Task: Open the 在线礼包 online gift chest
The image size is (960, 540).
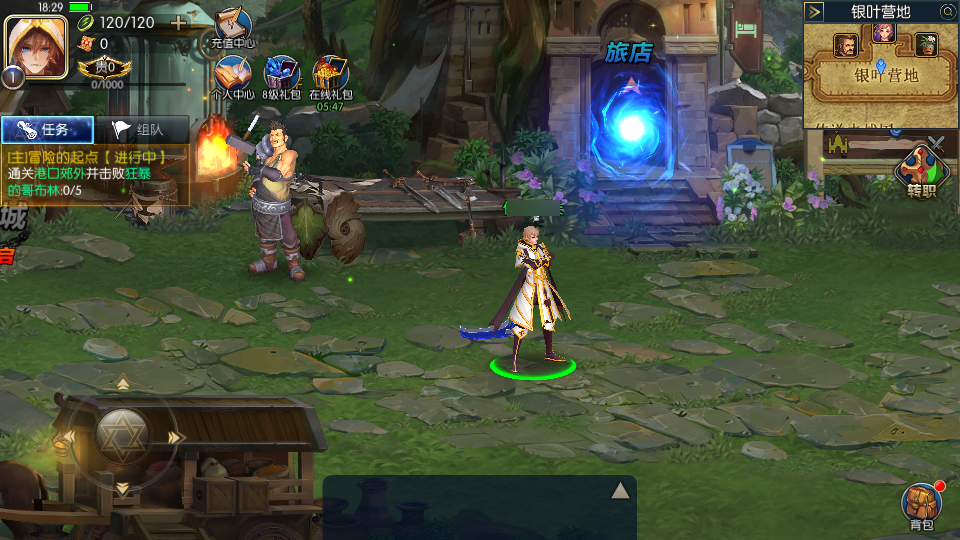Action: 330,77
